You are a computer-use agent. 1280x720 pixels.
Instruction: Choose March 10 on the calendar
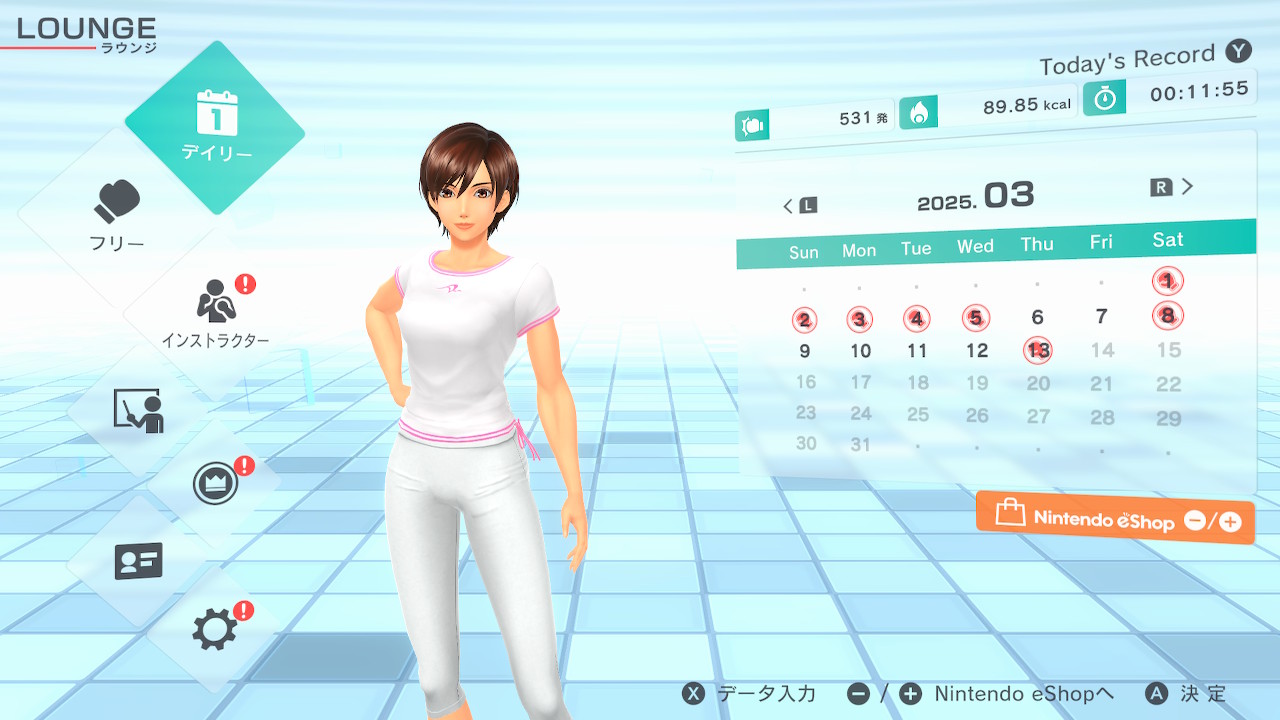click(860, 351)
